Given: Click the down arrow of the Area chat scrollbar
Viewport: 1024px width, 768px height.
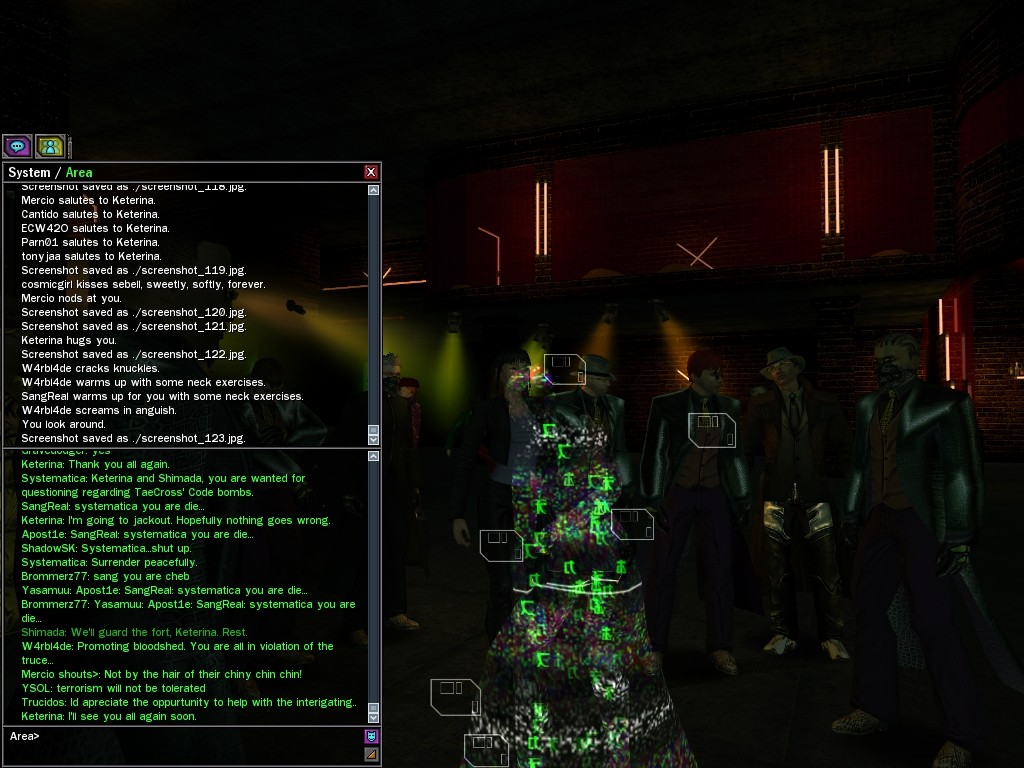Looking at the screenshot, I should coord(374,716).
